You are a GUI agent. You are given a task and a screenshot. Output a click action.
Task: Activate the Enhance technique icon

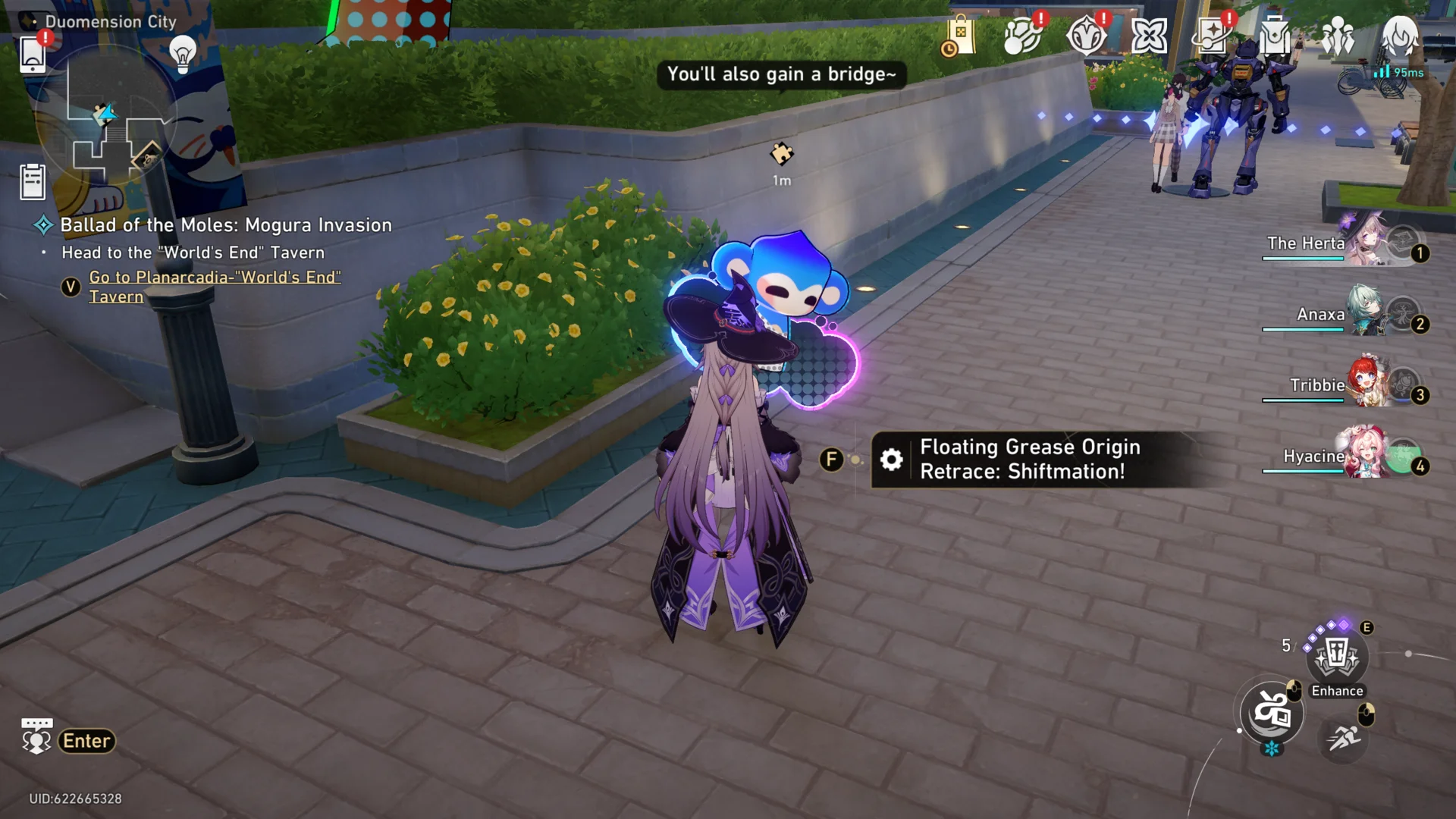pos(1337,657)
